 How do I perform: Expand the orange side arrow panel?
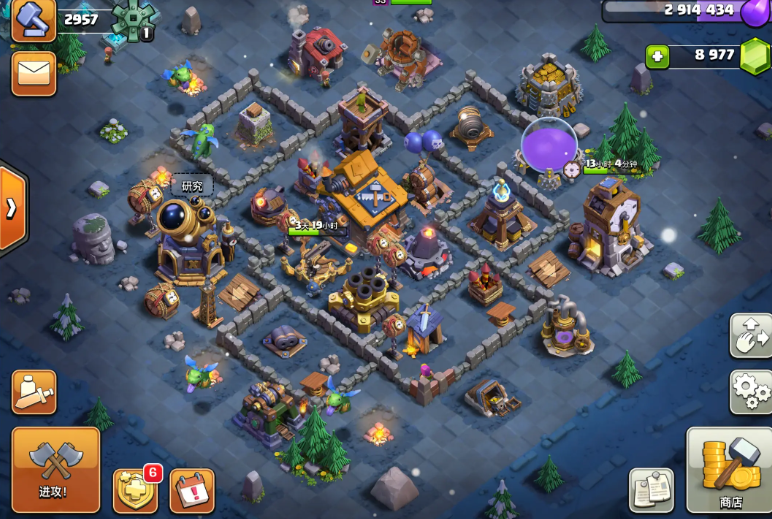pos(12,208)
